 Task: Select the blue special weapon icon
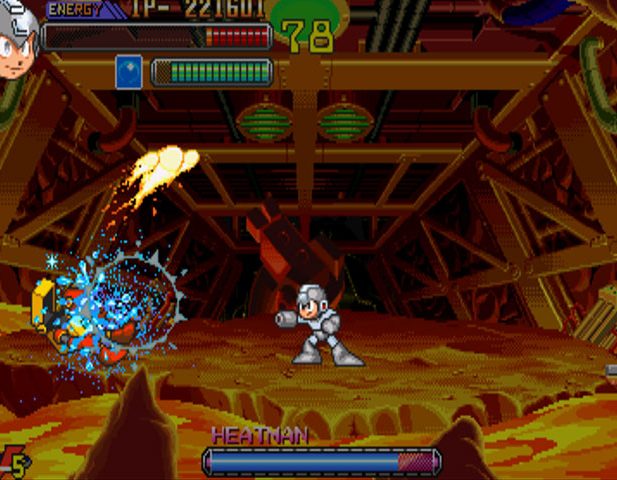(129, 72)
